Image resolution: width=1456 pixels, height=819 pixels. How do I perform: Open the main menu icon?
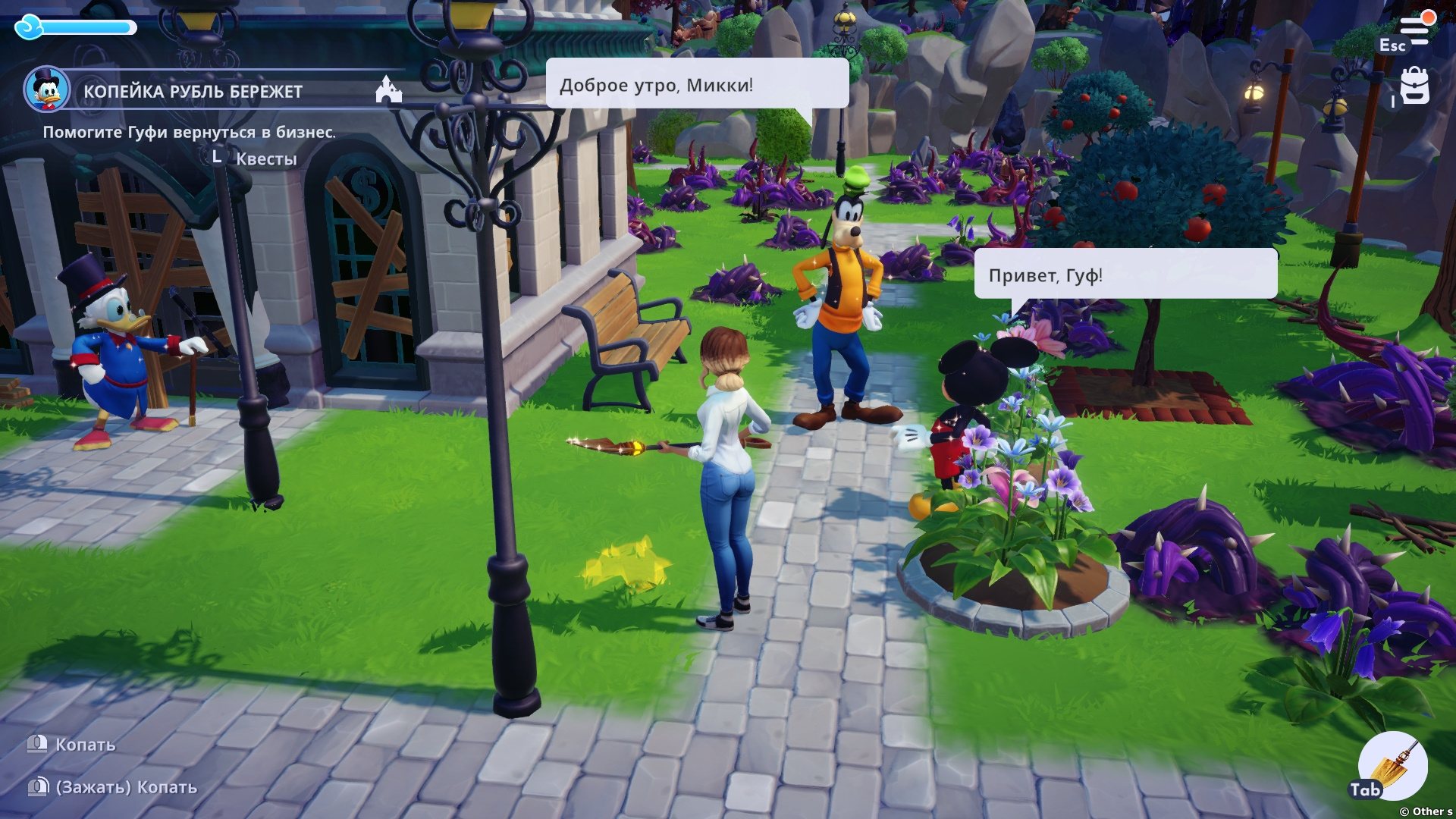point(1414,29)
